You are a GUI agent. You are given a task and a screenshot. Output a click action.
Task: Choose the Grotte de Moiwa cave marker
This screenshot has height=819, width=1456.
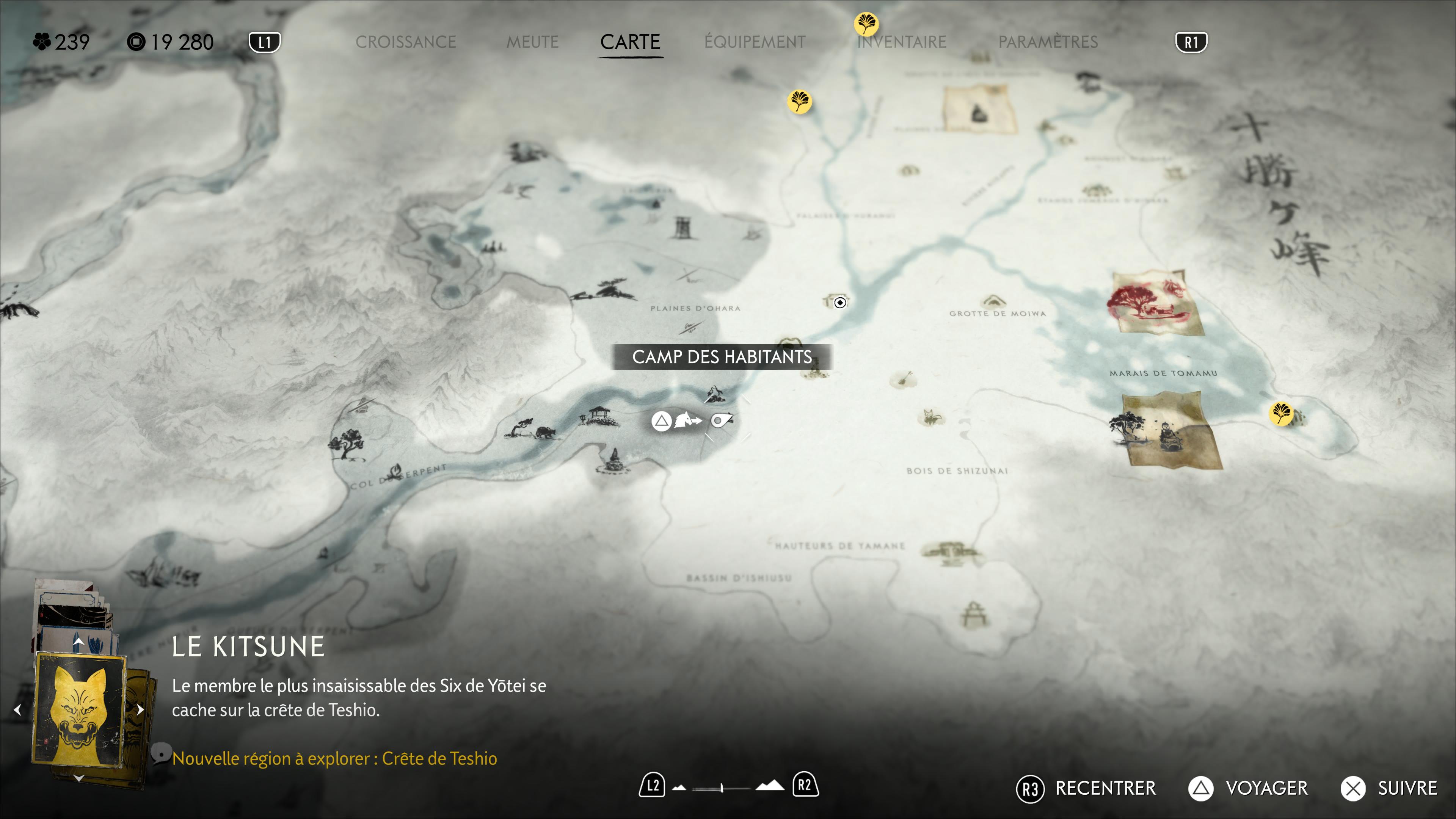pos(992,301)
